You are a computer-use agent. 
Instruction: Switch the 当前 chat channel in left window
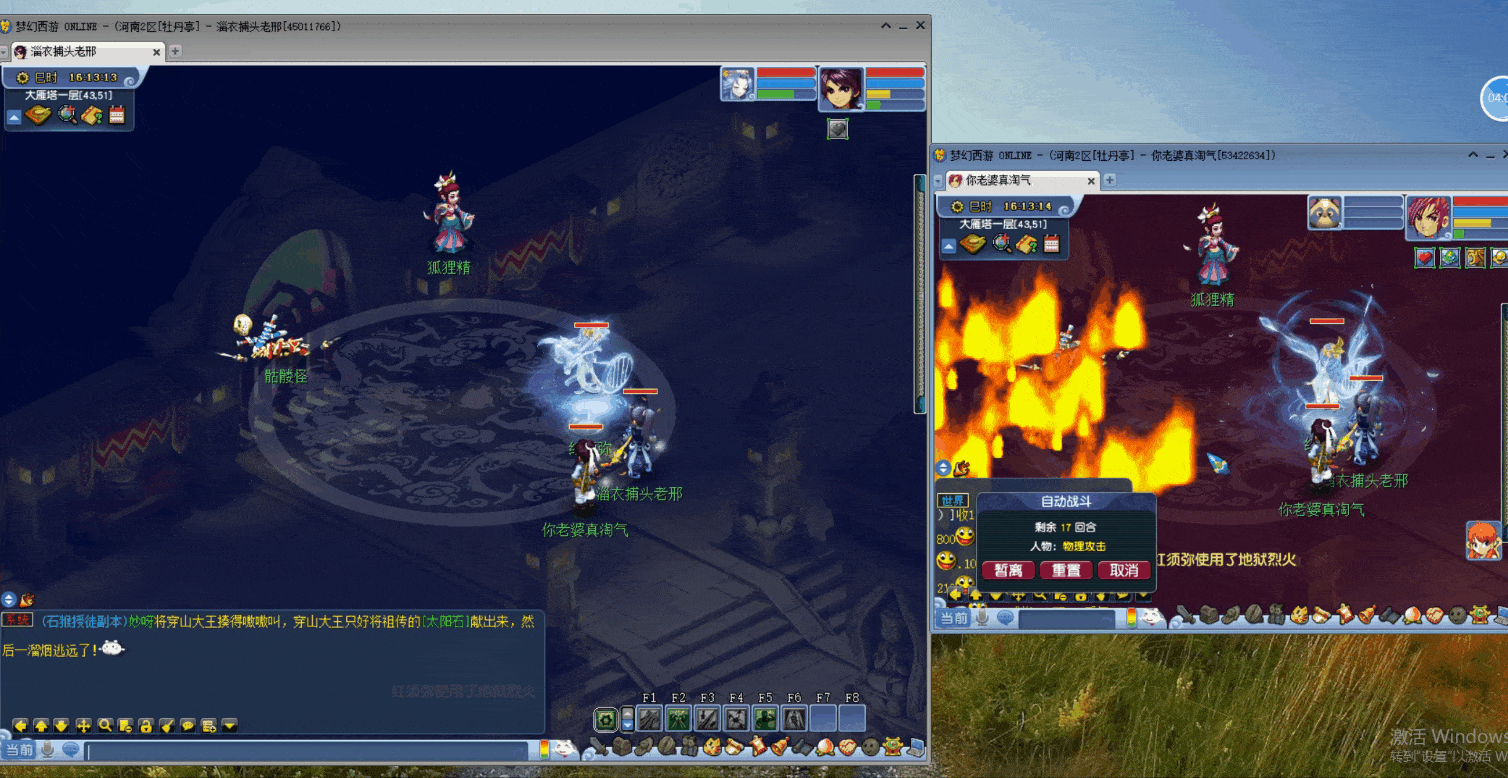point(19,750)
